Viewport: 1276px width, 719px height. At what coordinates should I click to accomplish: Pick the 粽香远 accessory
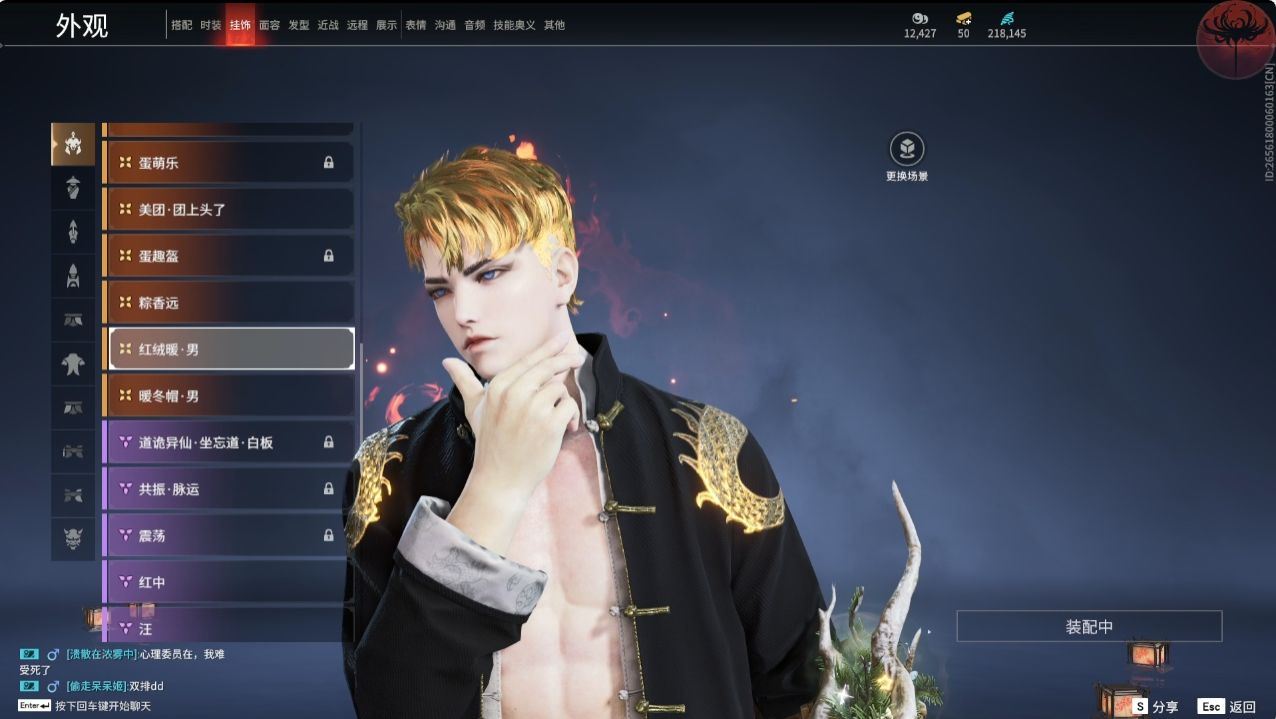[228, 302]
